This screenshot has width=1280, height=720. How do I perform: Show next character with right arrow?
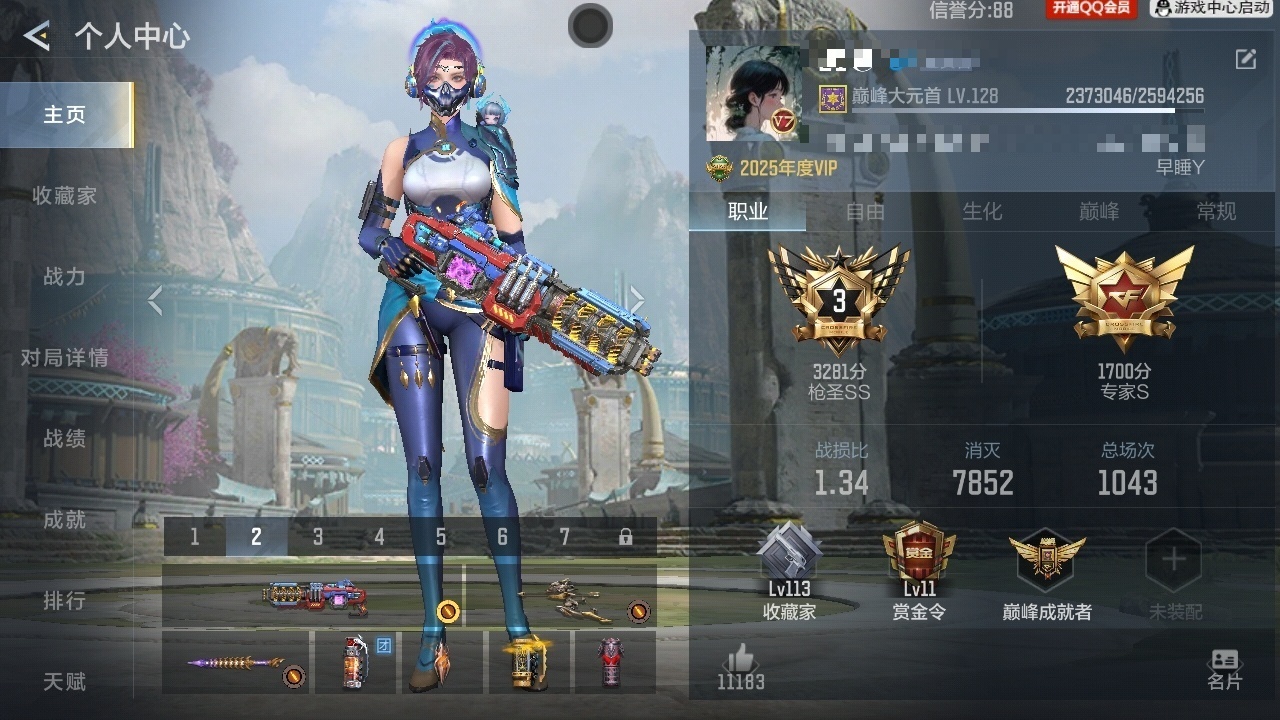point(637,300)
